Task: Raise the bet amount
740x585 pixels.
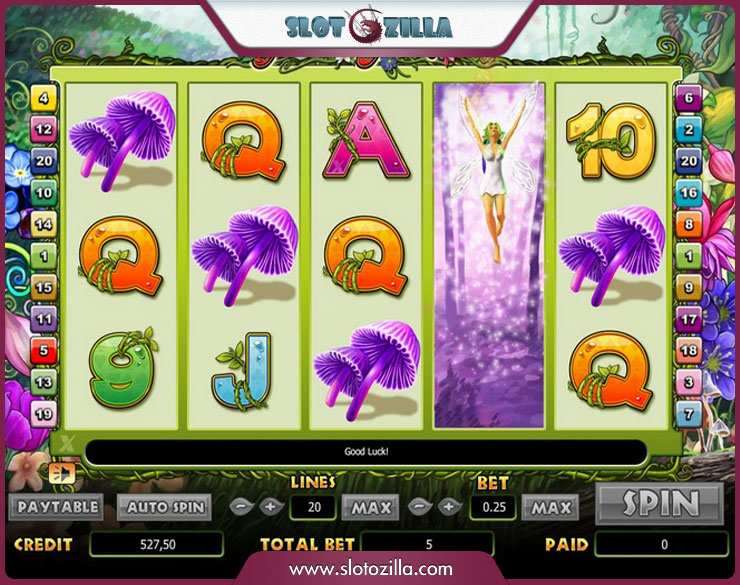Action: tap(449, 507)
